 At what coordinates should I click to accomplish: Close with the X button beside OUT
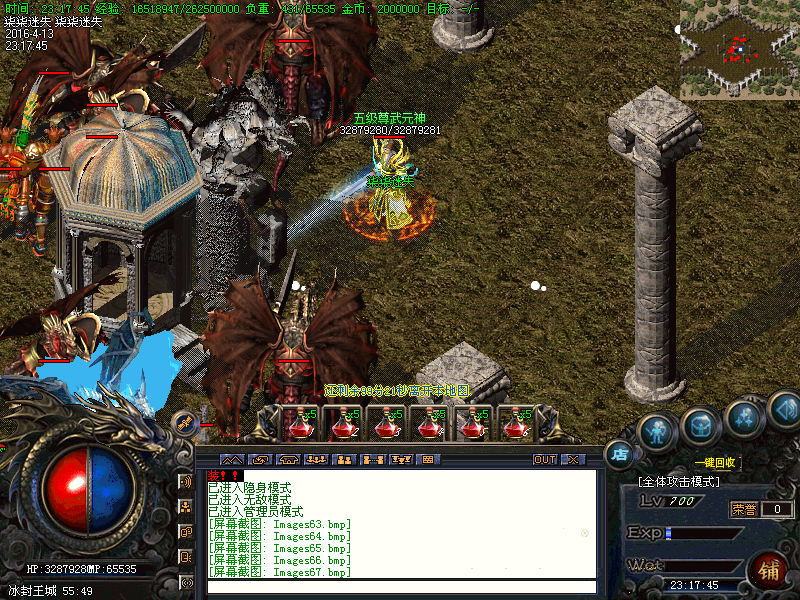(x=573, y=460)
